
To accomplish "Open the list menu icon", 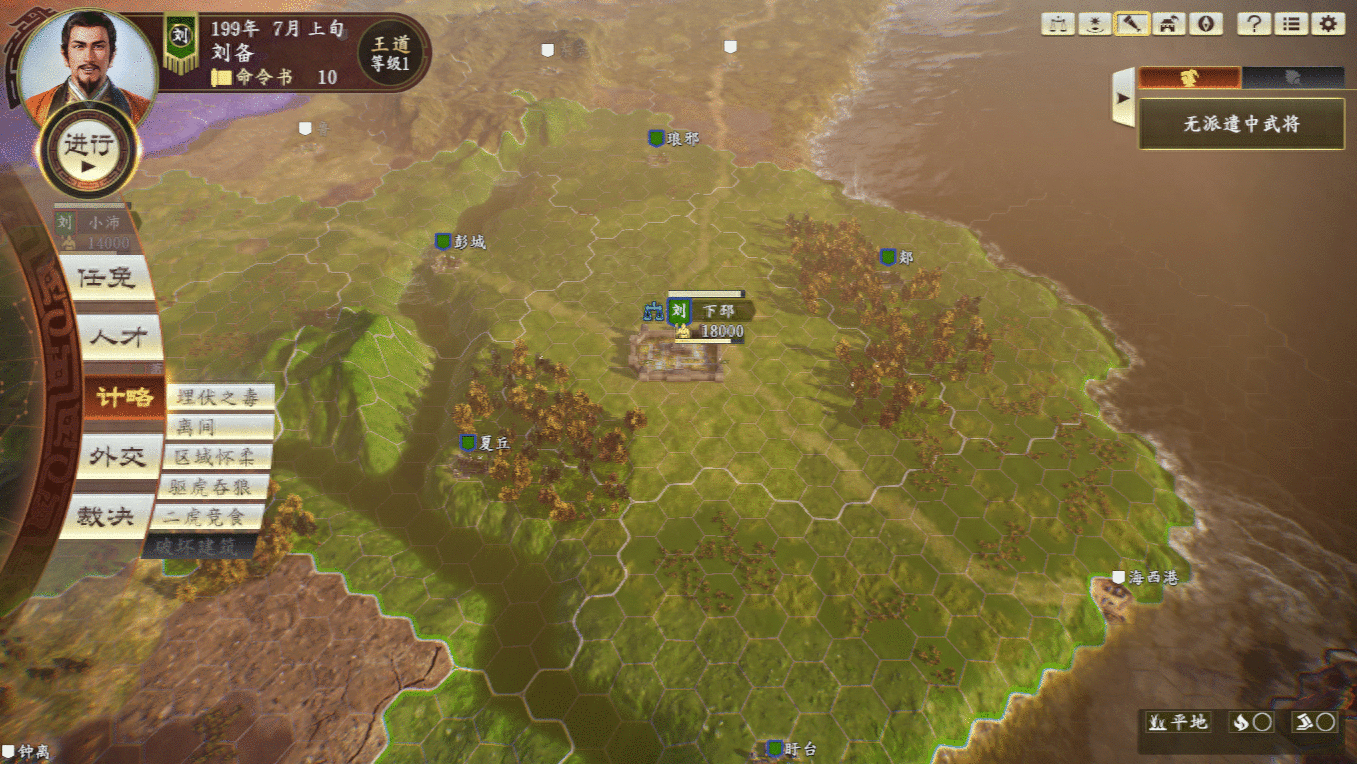I will click(x=1291, y=24).
